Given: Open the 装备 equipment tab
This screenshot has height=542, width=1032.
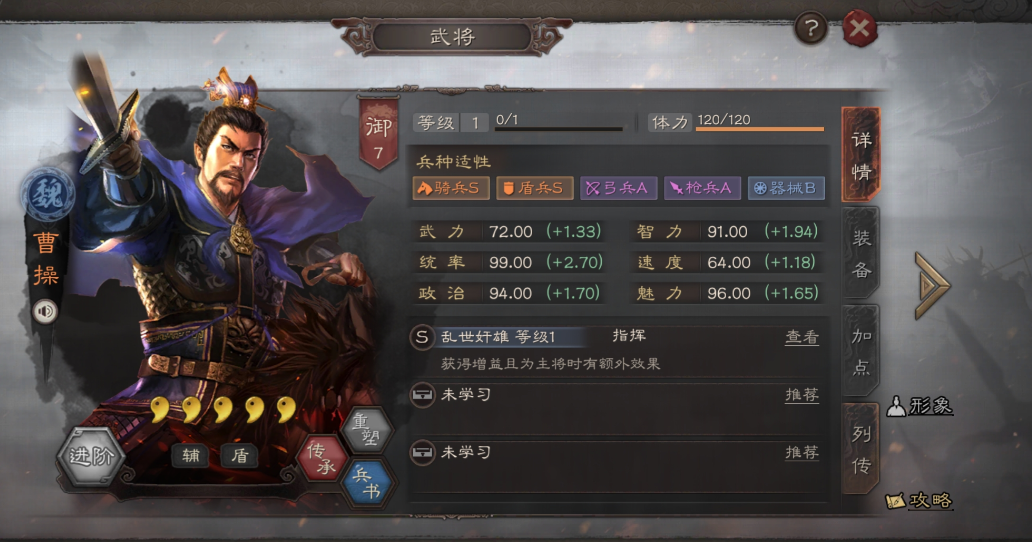Looking at the screenshot, I should pos(861,253).
